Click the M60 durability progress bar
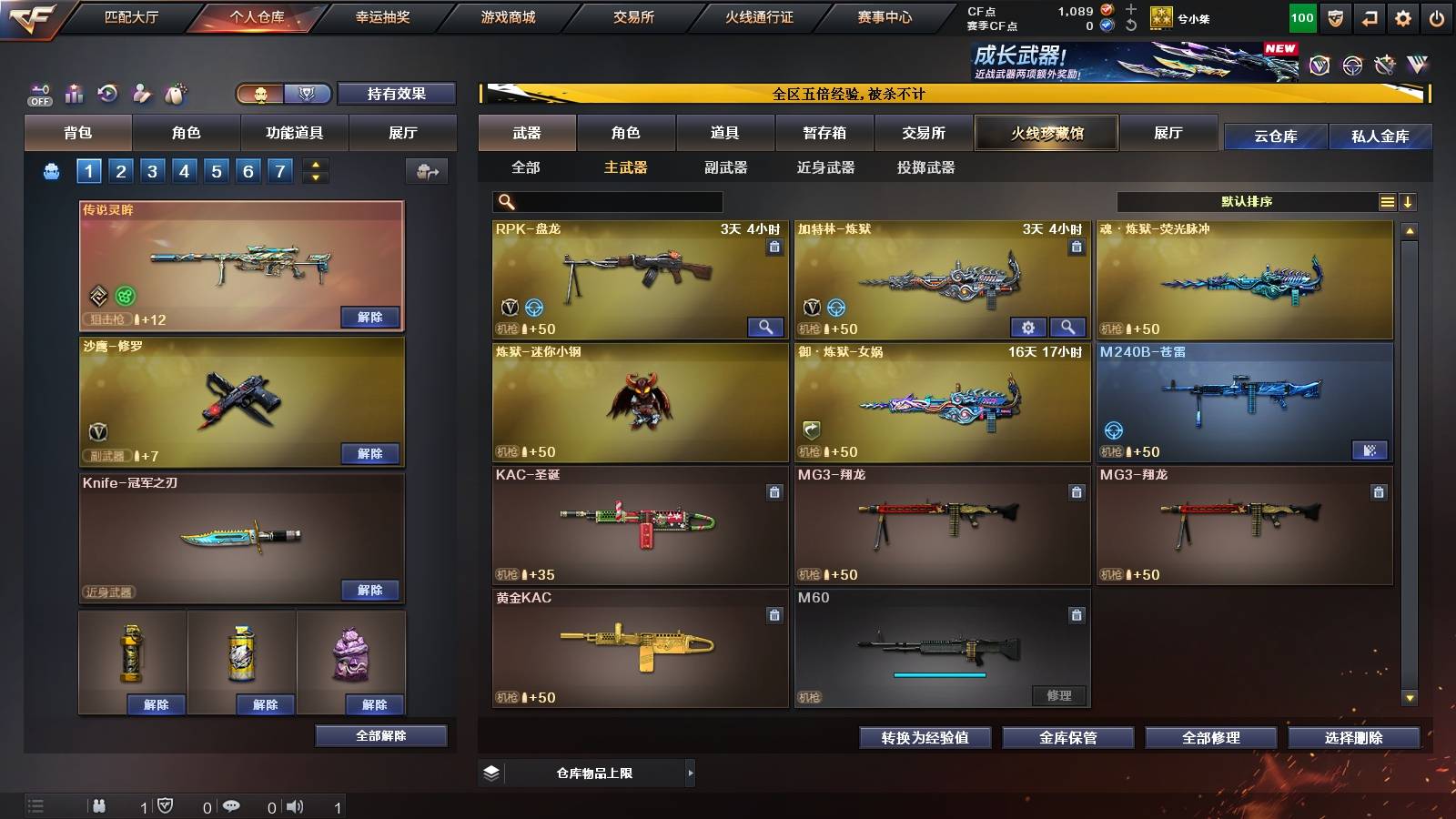The image size is (1456, 819). (x=941, y=675)
